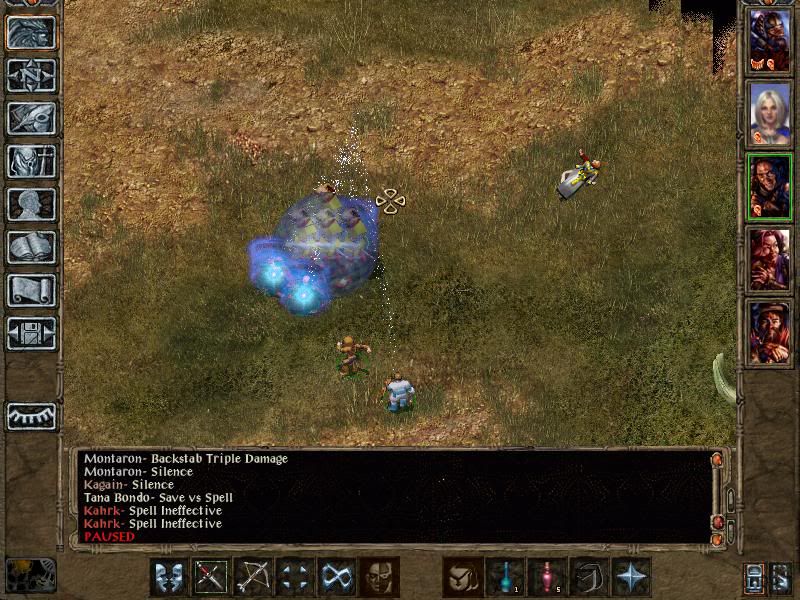Use the pink potion quick item
Viewport: 800px width, 600px height.
pos(547,577)
